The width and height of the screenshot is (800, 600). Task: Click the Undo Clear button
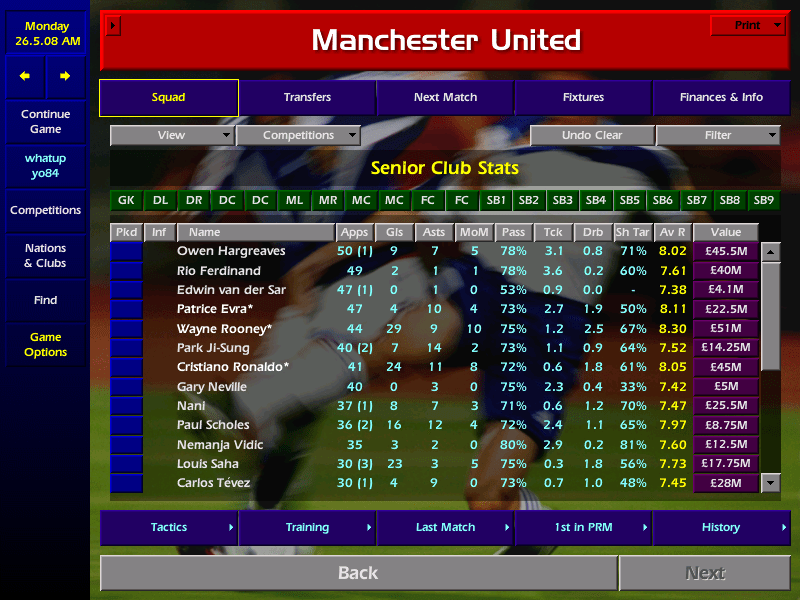(x=592, y=136)
